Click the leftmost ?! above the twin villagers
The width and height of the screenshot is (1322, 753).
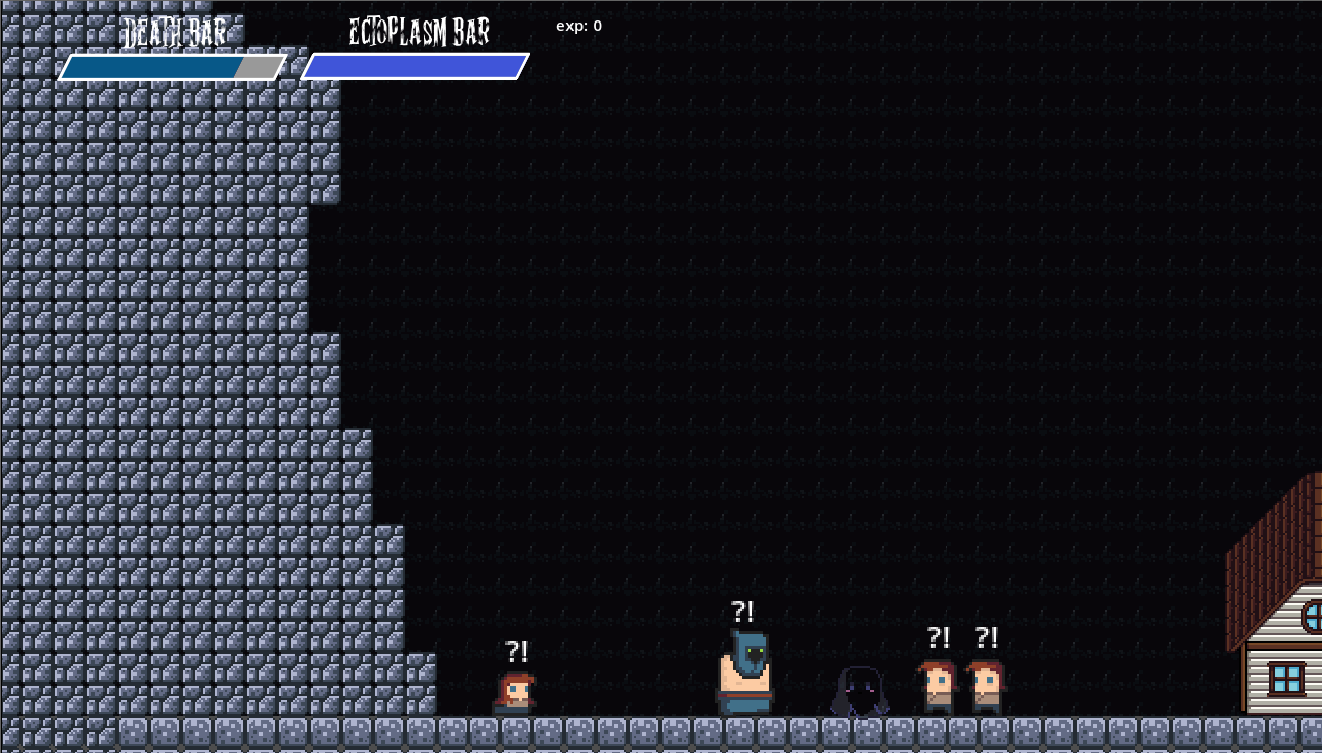coord(937,637)
